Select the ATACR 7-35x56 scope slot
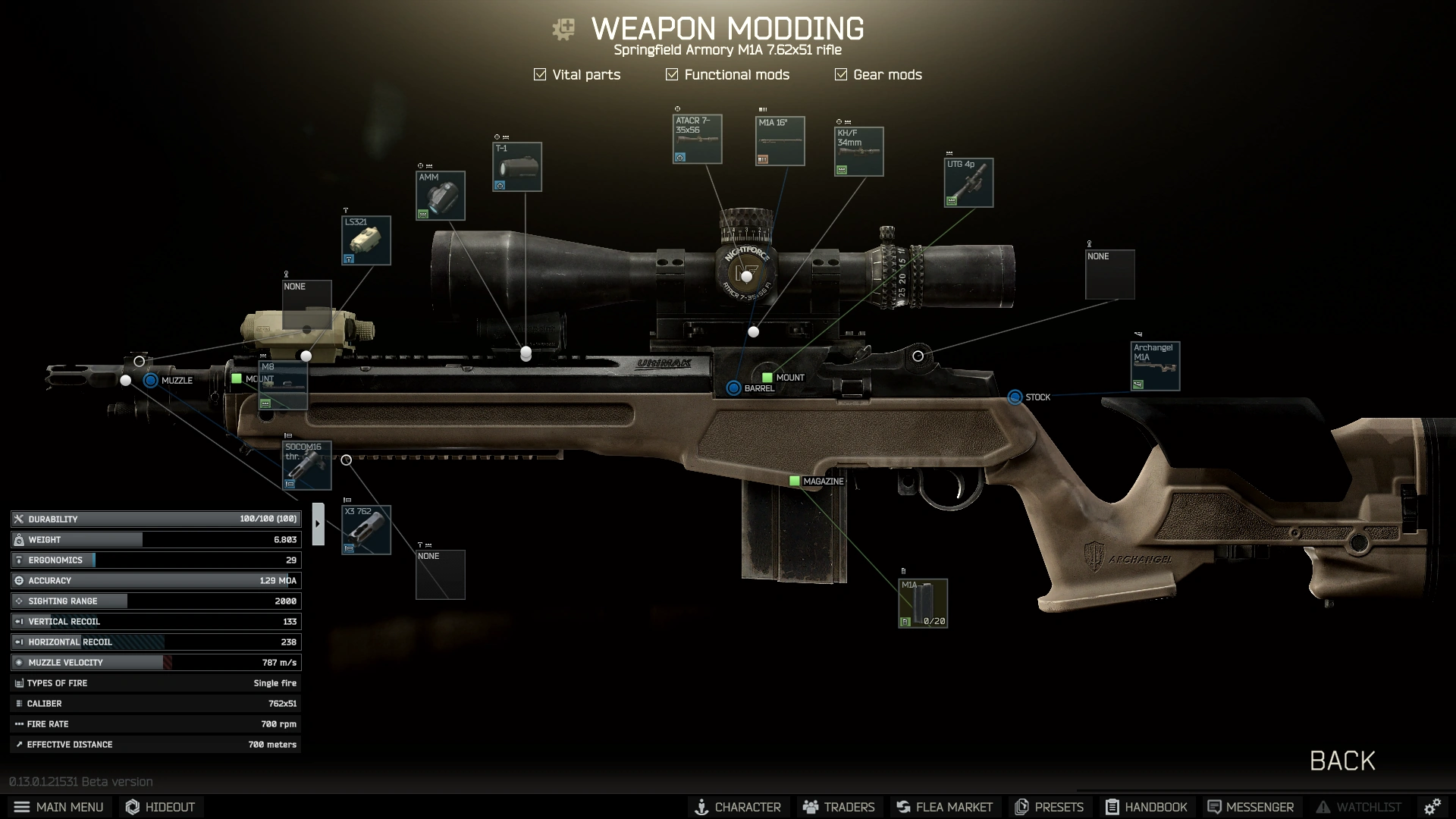This screenshot has width=1456, height=819. click(x=698, y=140)
